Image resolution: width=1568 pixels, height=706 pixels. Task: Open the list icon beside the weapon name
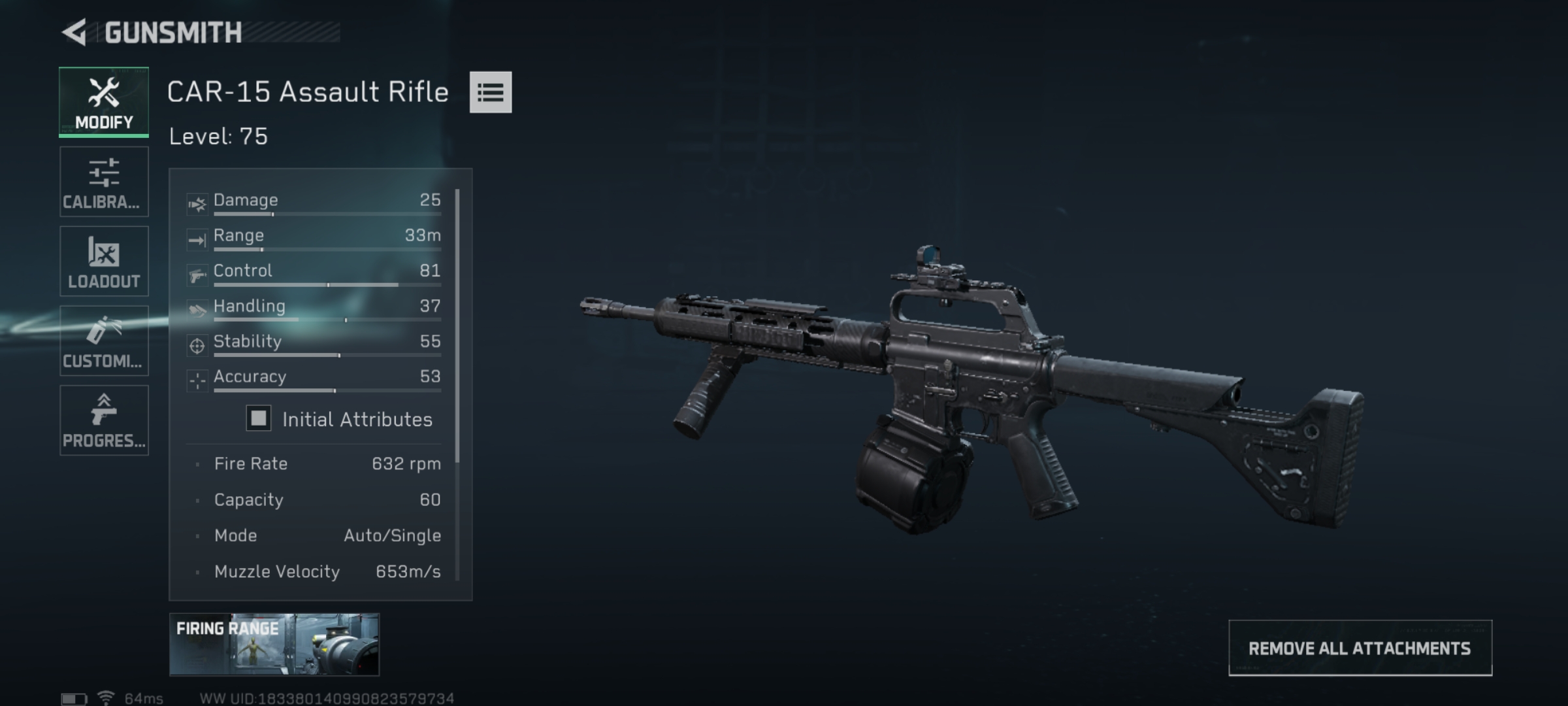pyautogui.click(x=490, y=92)
